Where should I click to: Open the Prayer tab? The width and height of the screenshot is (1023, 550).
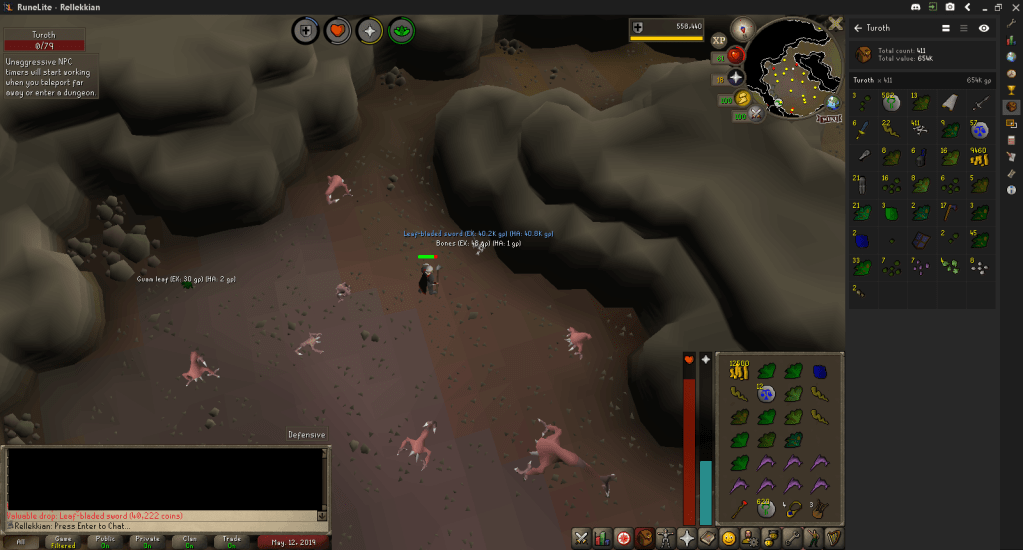point(688,538)
